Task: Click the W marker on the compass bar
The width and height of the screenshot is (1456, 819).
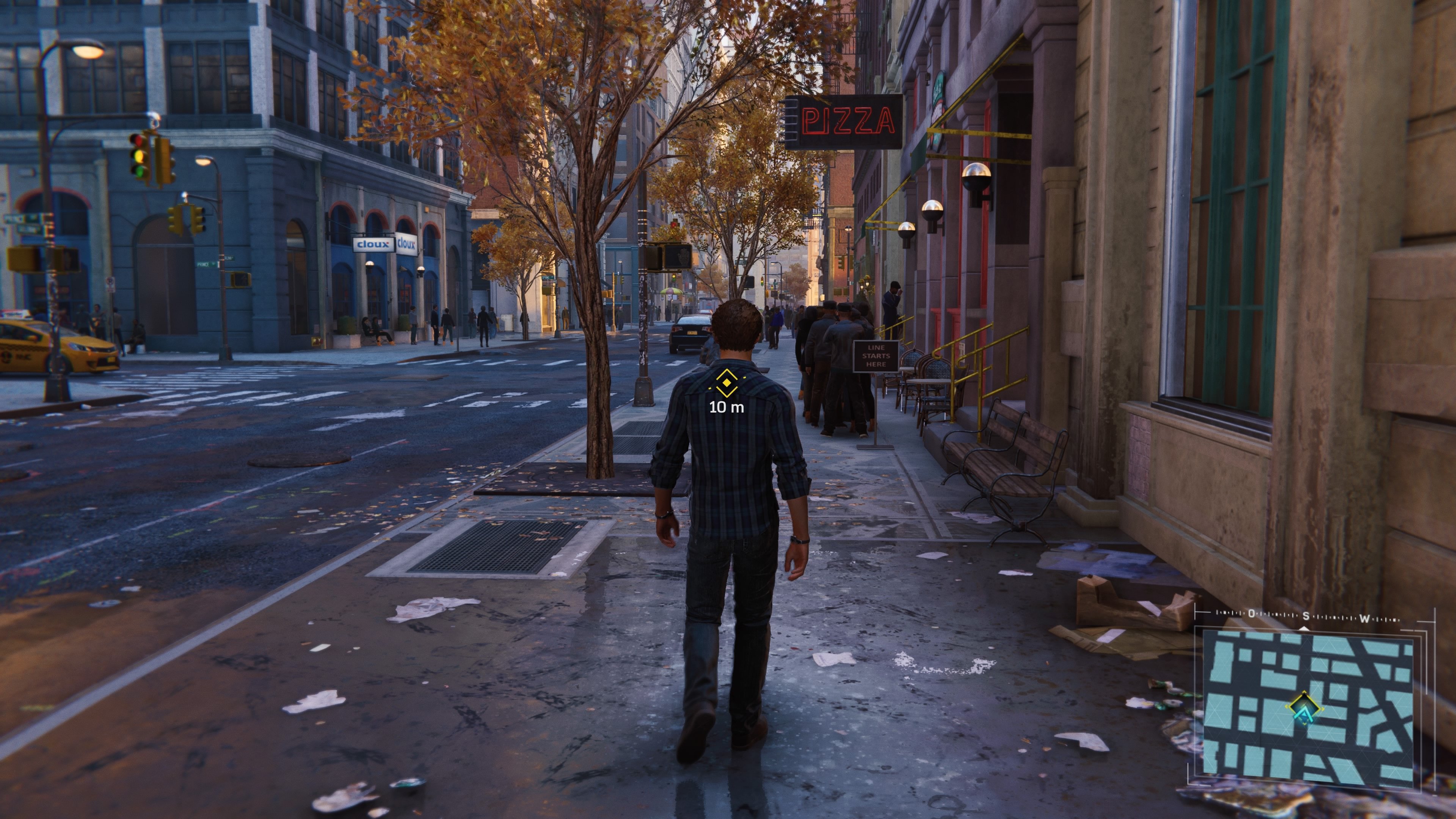Action: click(1365, 618)
